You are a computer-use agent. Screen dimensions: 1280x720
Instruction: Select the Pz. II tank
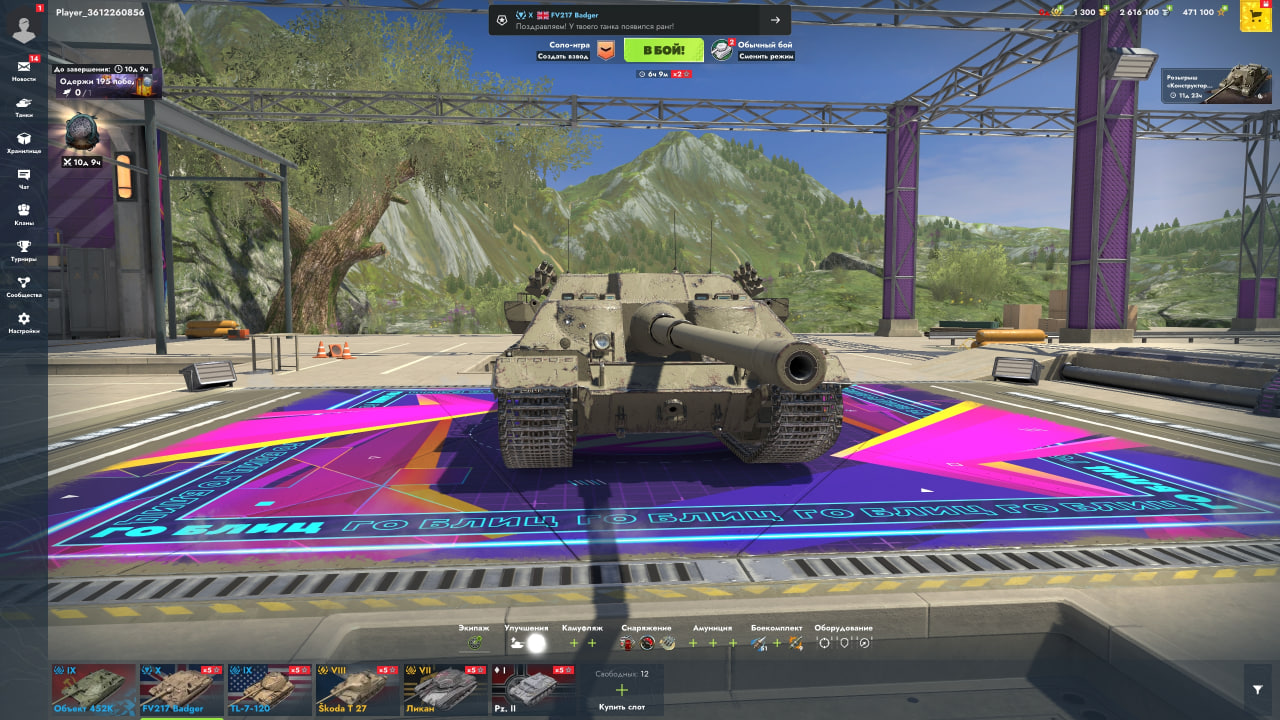tap(534, 690)
